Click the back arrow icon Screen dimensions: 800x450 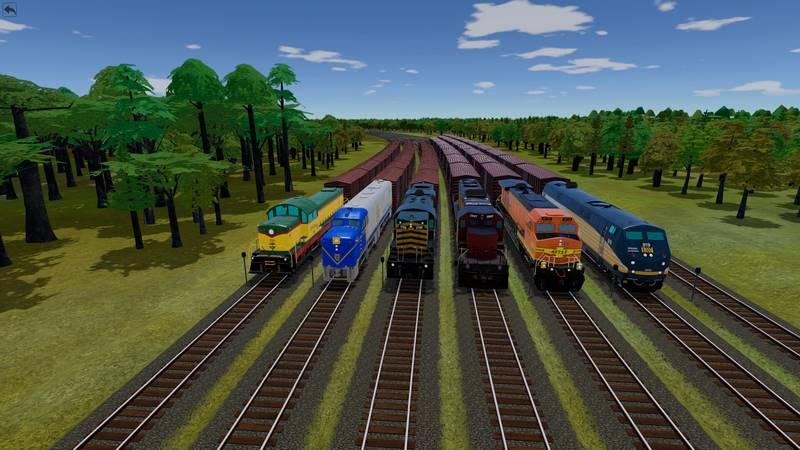(9, 9)
